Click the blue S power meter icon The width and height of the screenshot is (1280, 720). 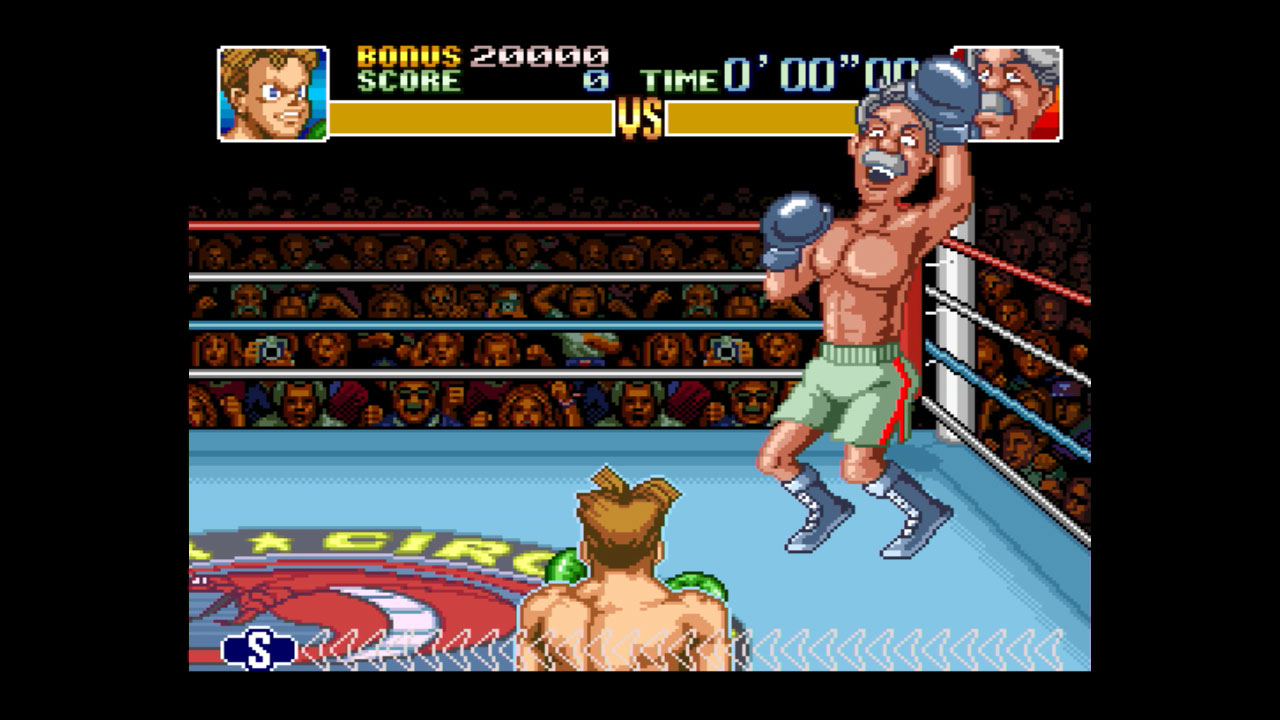pyautogui.click(x=258, y=650)
